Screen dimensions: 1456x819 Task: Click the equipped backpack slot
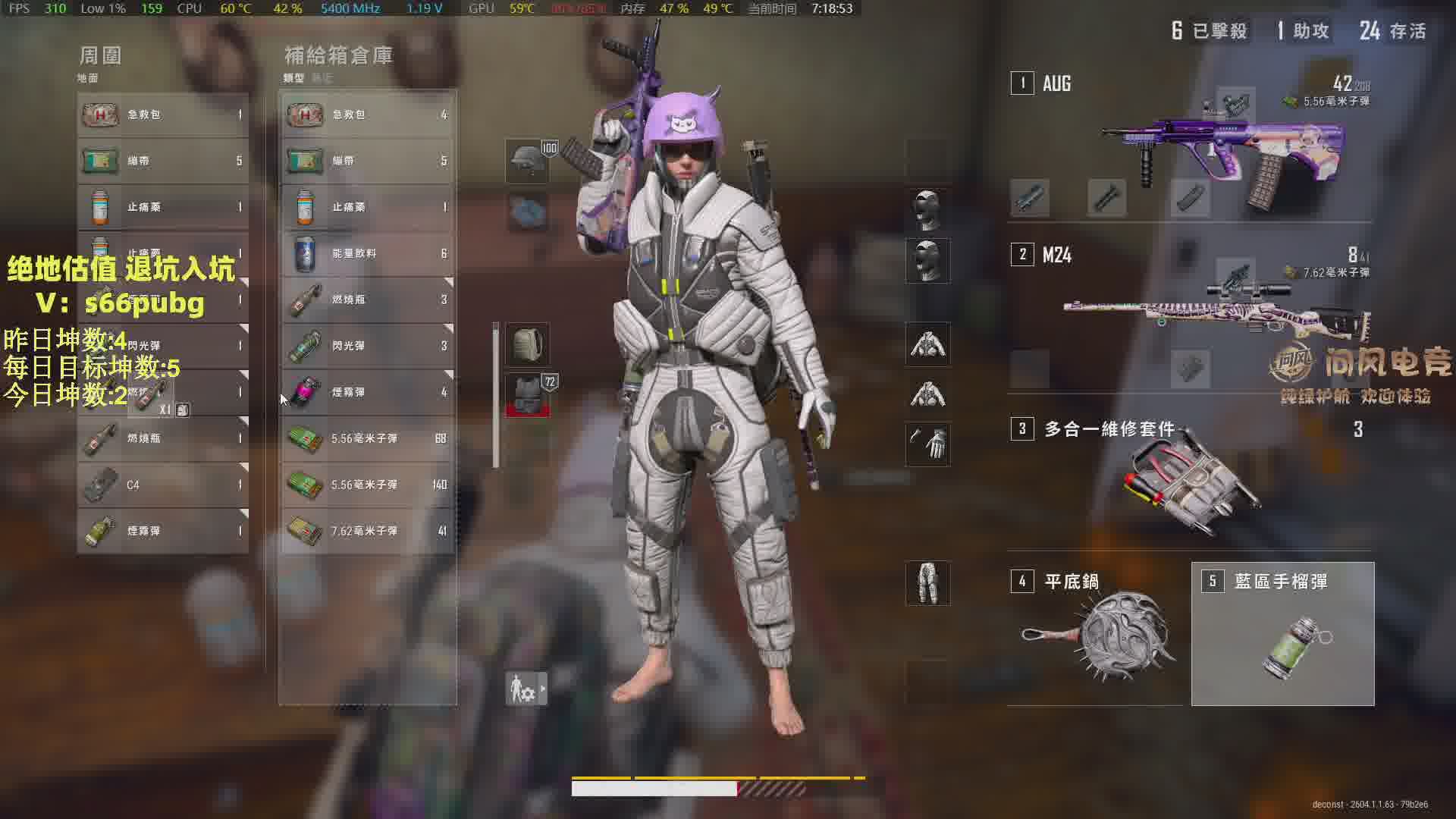coord(527,345)
